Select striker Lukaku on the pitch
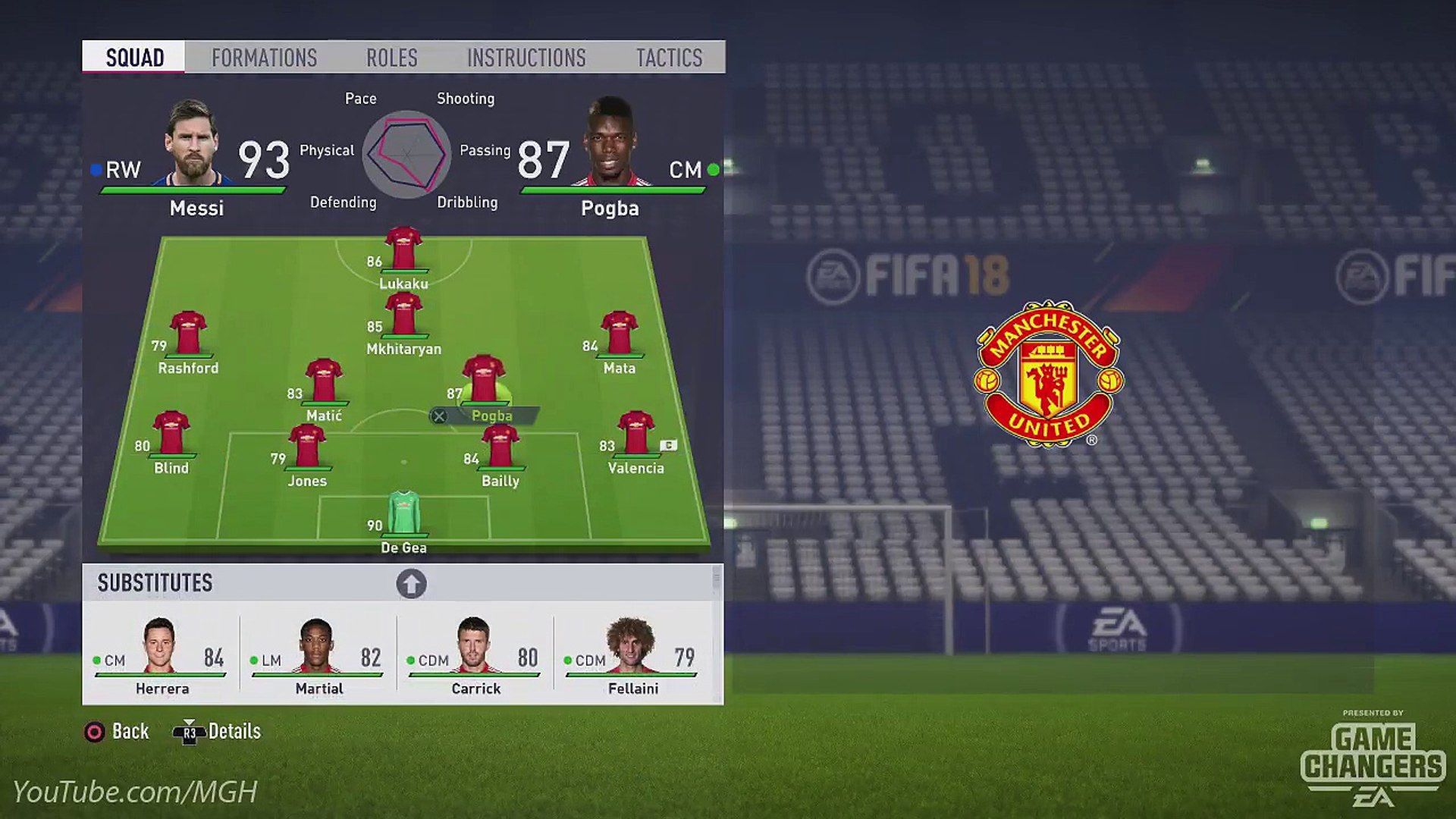Screen dimensions: 1456x819 403,250
